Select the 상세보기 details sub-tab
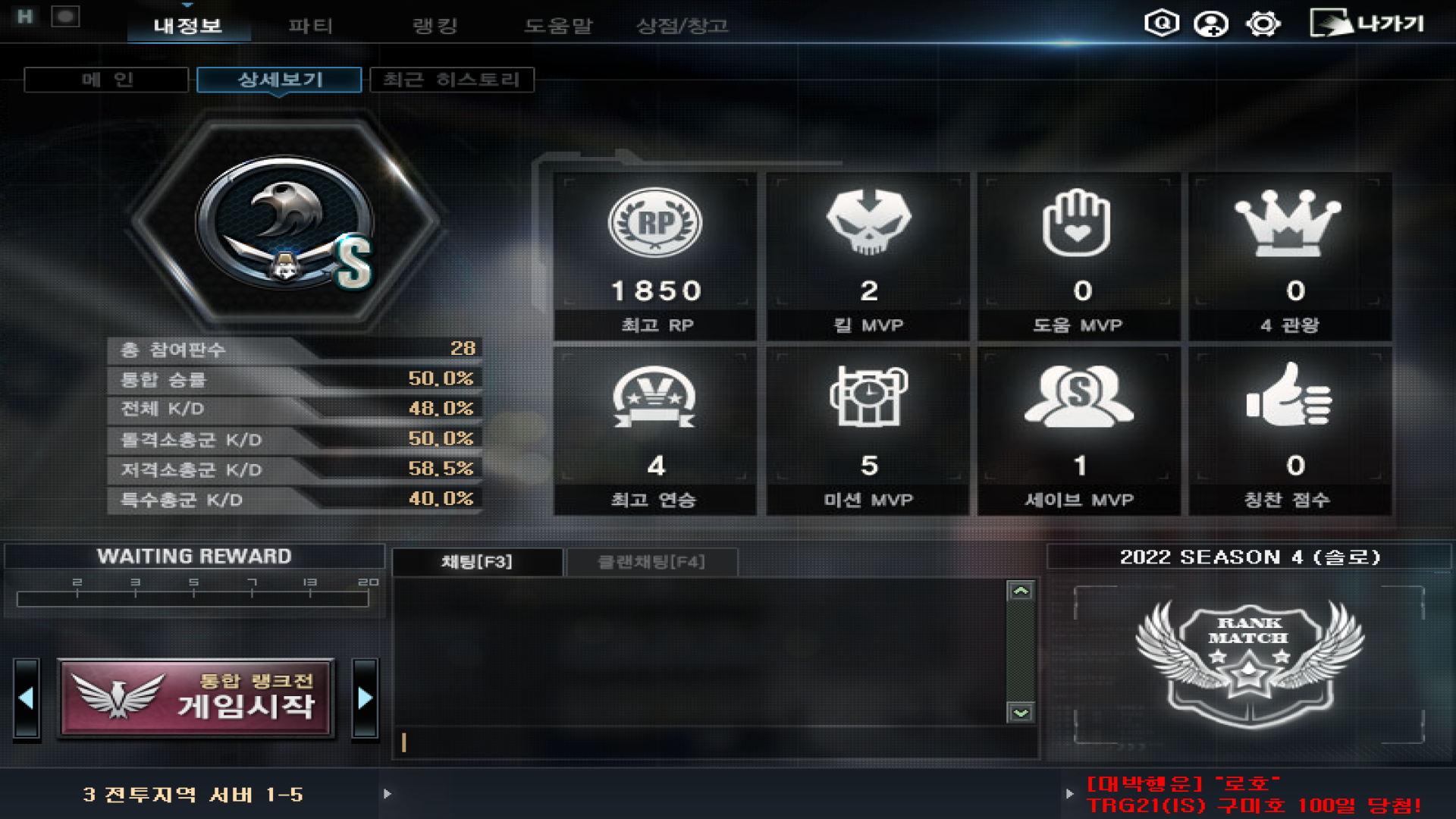1456x819 pixels. 279,80
